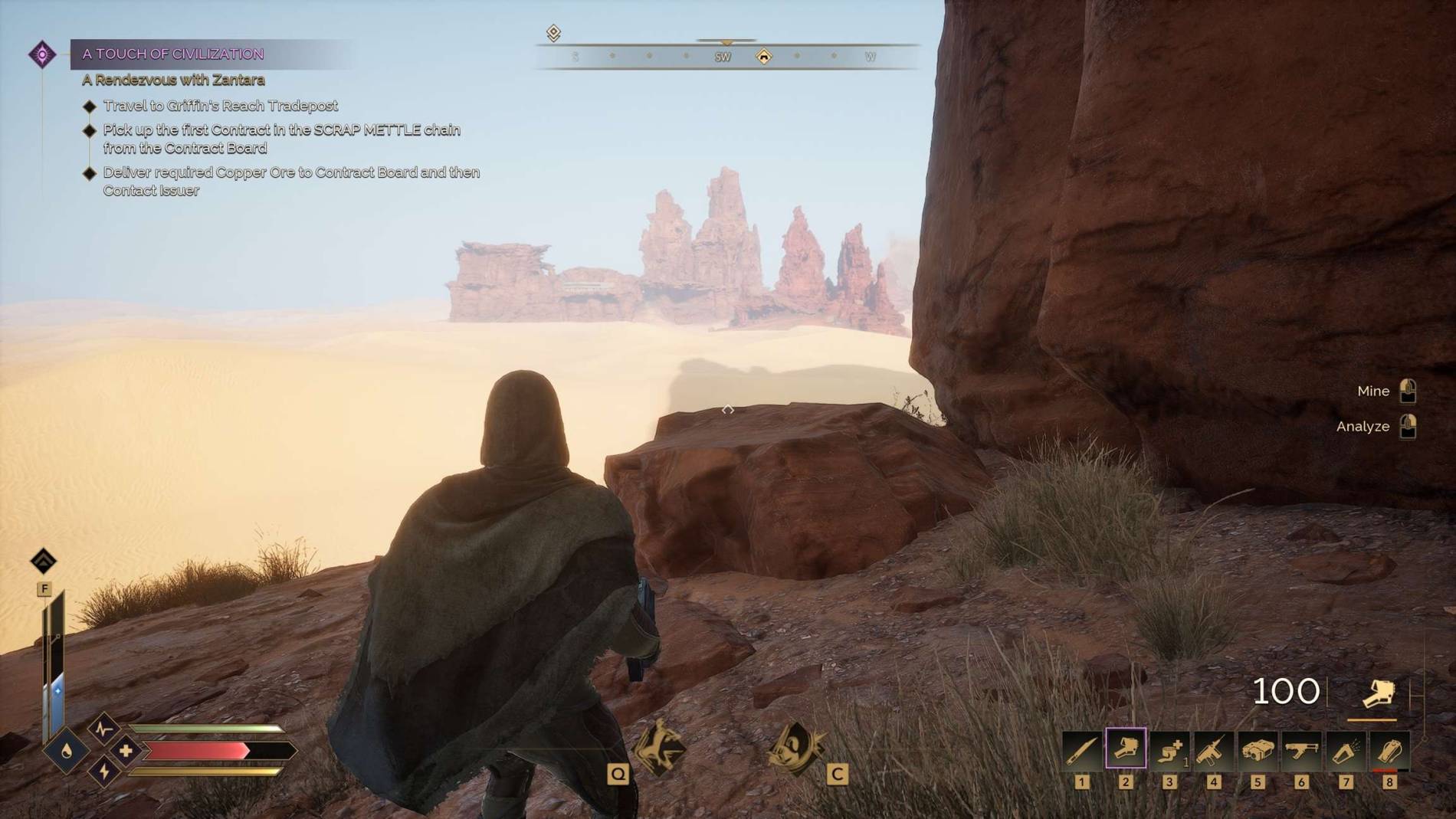
Task: Click the purple quest diamond icon
Action: tap(42, 54)
